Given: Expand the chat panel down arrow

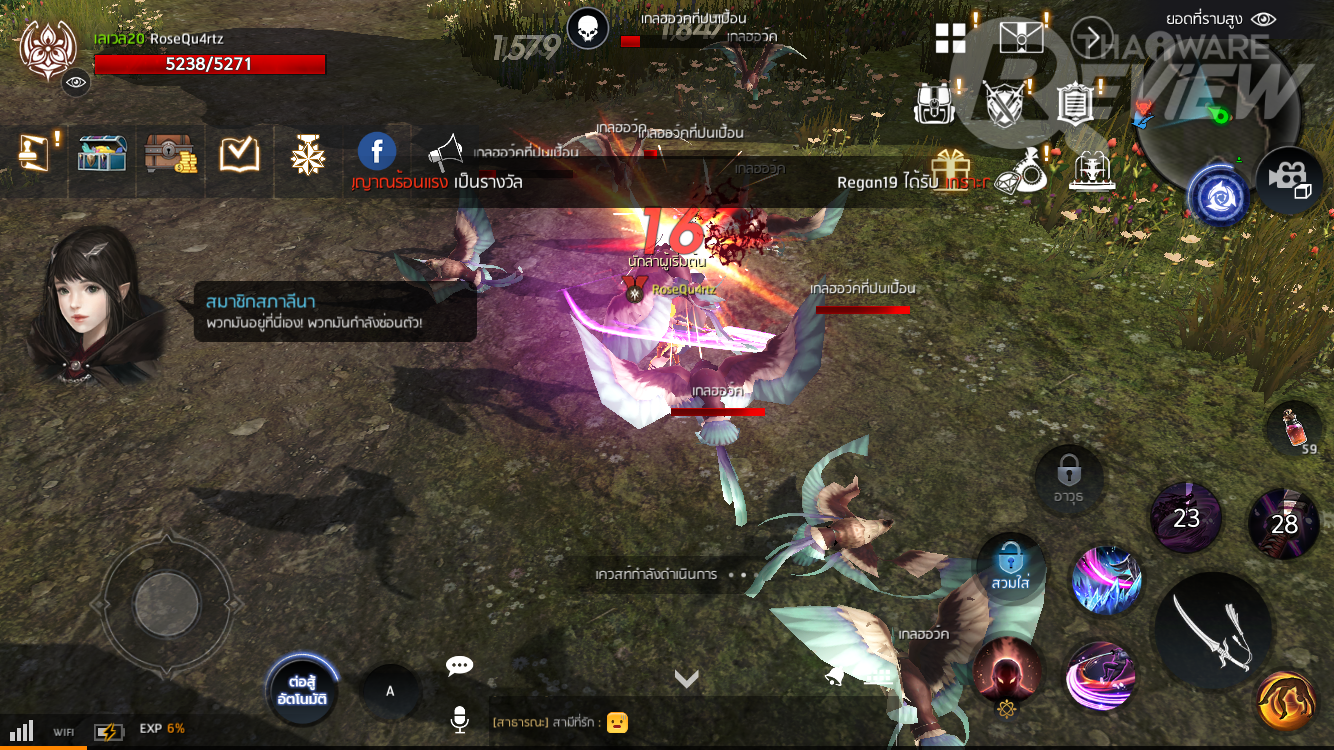Looking at the screenshot, I should 686,680.
